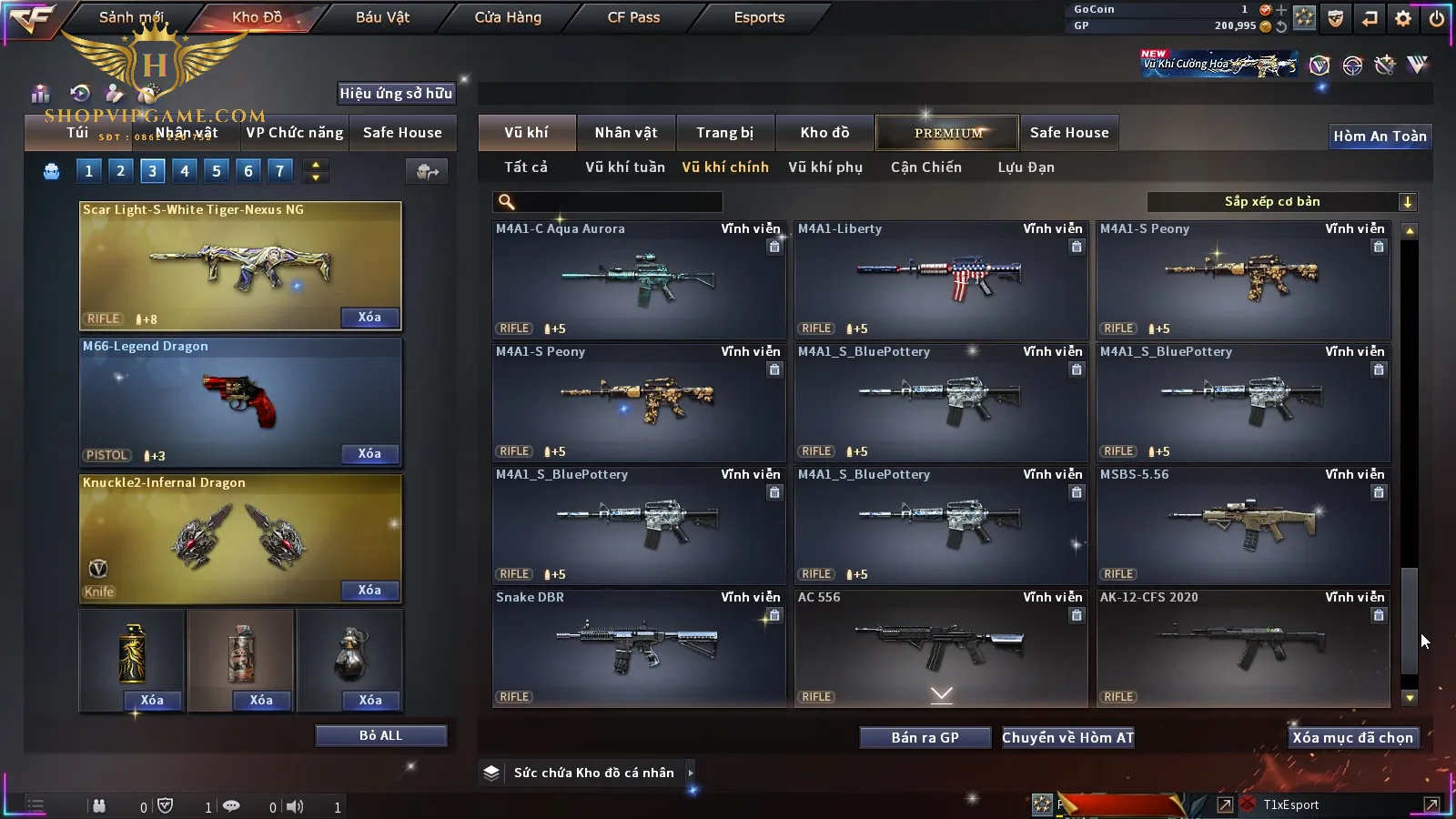The height and width of the screenshot is (819, 1456).
Task: Switch to the Trang bị tab
Action: (724, 133)
